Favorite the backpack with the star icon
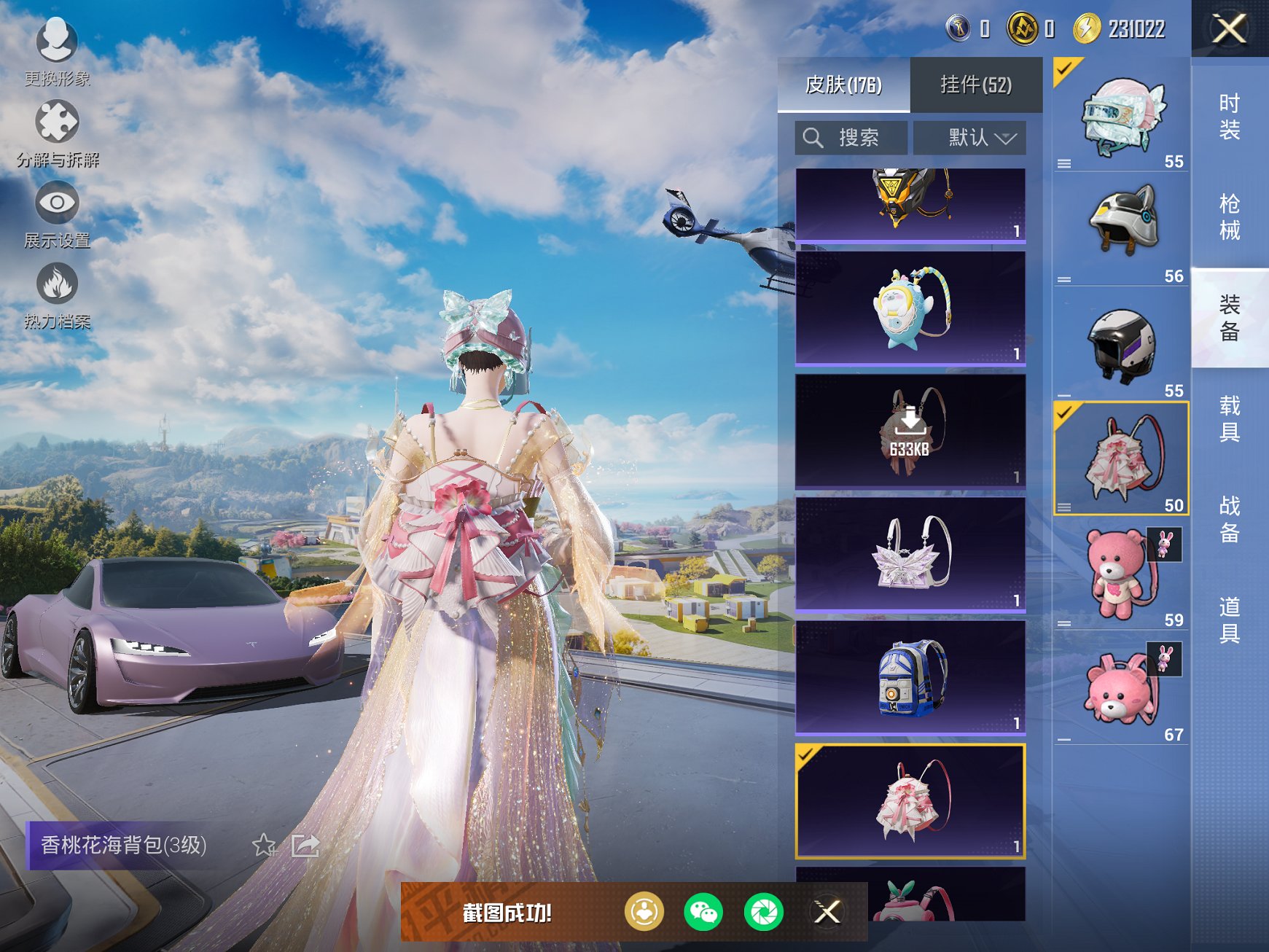The image size is (1269, 952). pyautogui.click(x=264, y=846)
